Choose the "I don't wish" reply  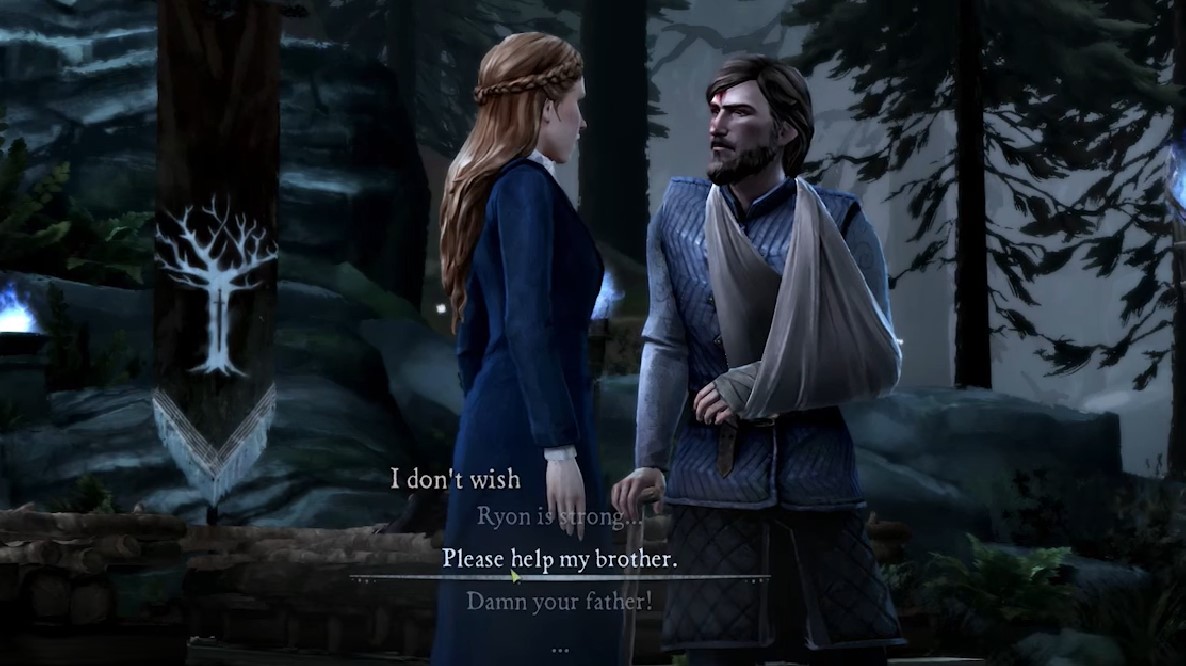click(455, 480)
